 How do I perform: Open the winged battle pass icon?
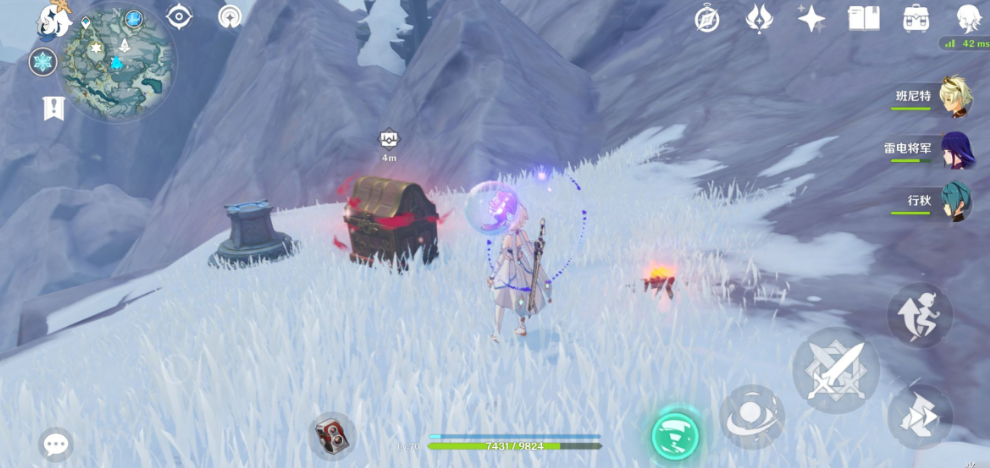point(759,18)
